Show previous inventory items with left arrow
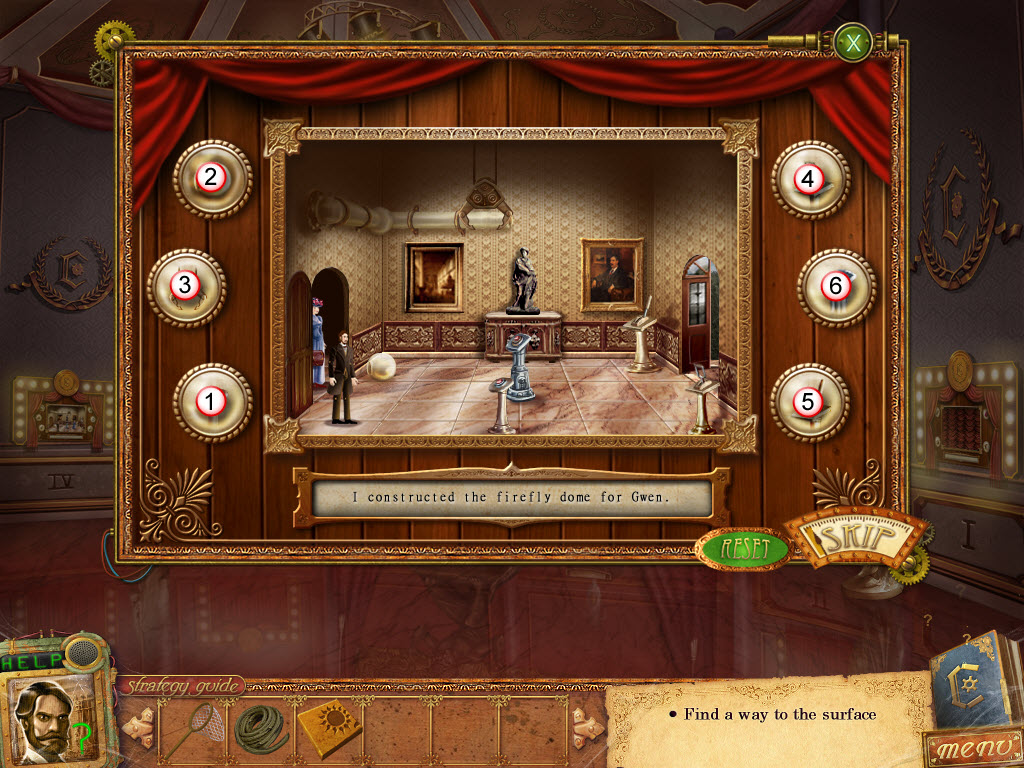 click(138, 728)
